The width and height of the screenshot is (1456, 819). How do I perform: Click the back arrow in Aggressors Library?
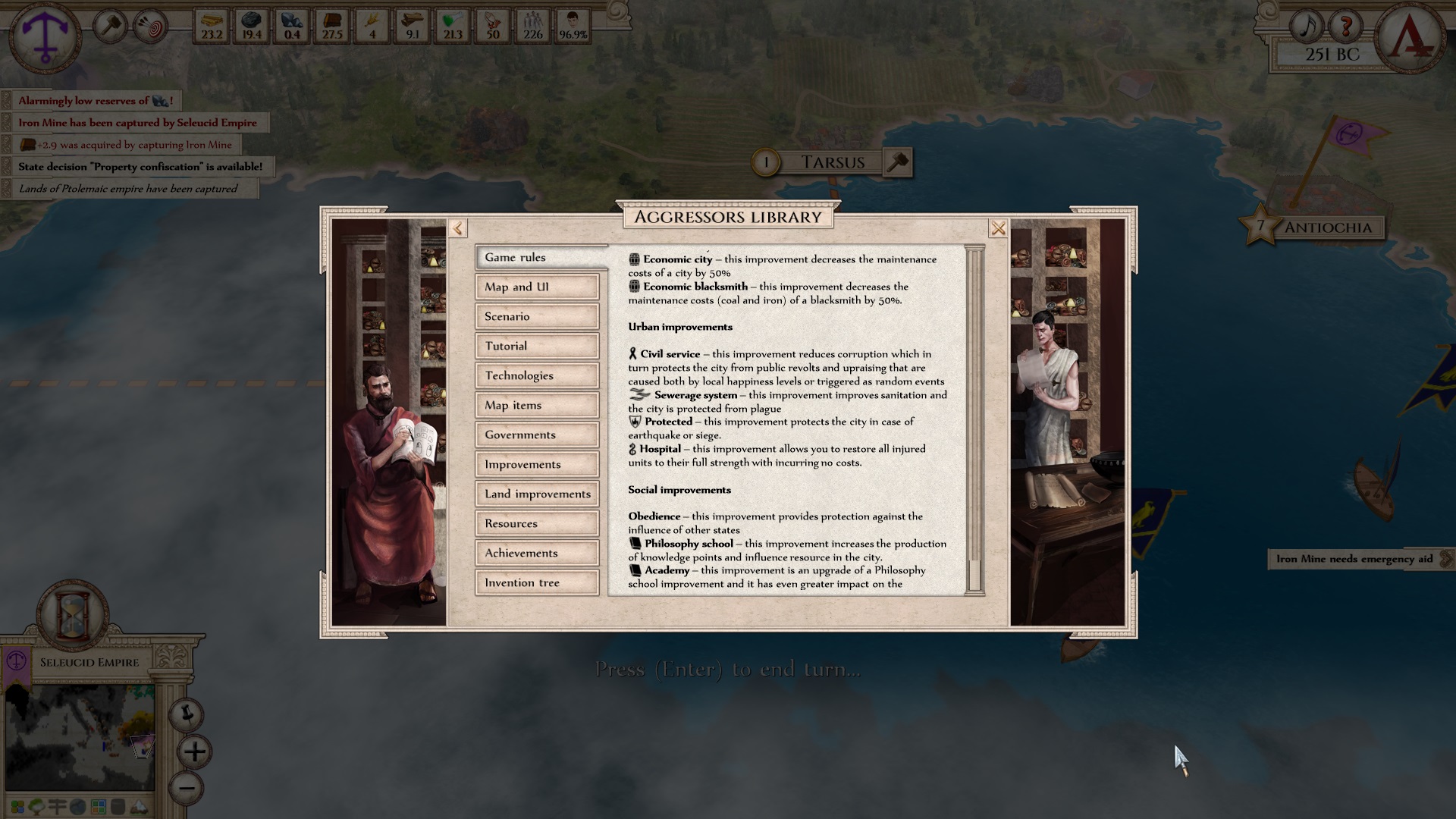pyautogui.click(x=457, y=227)
